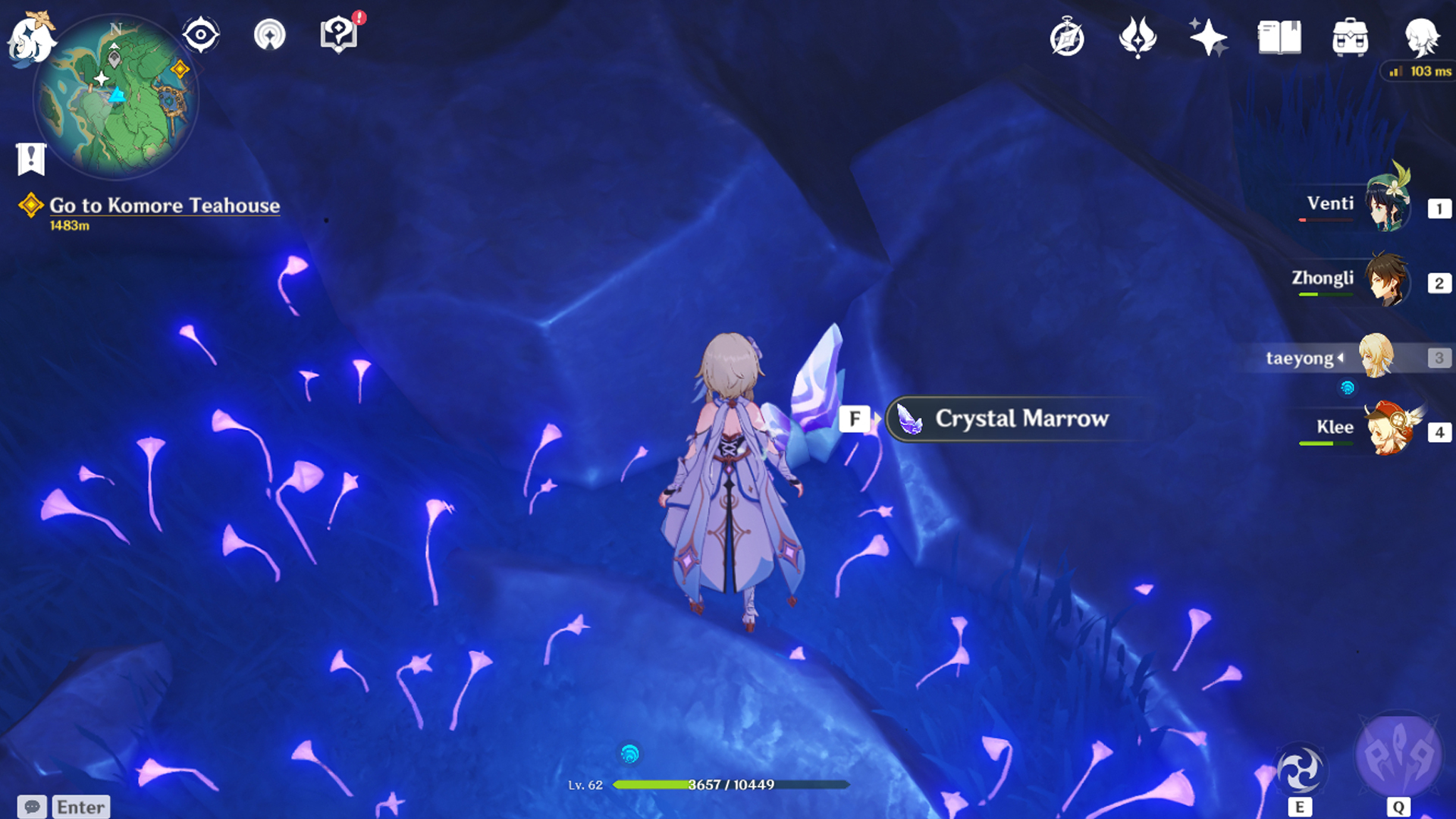Switch to Zhongli in the party
The height and width of the screenshot is (819, 1456).
(1388, 281)
